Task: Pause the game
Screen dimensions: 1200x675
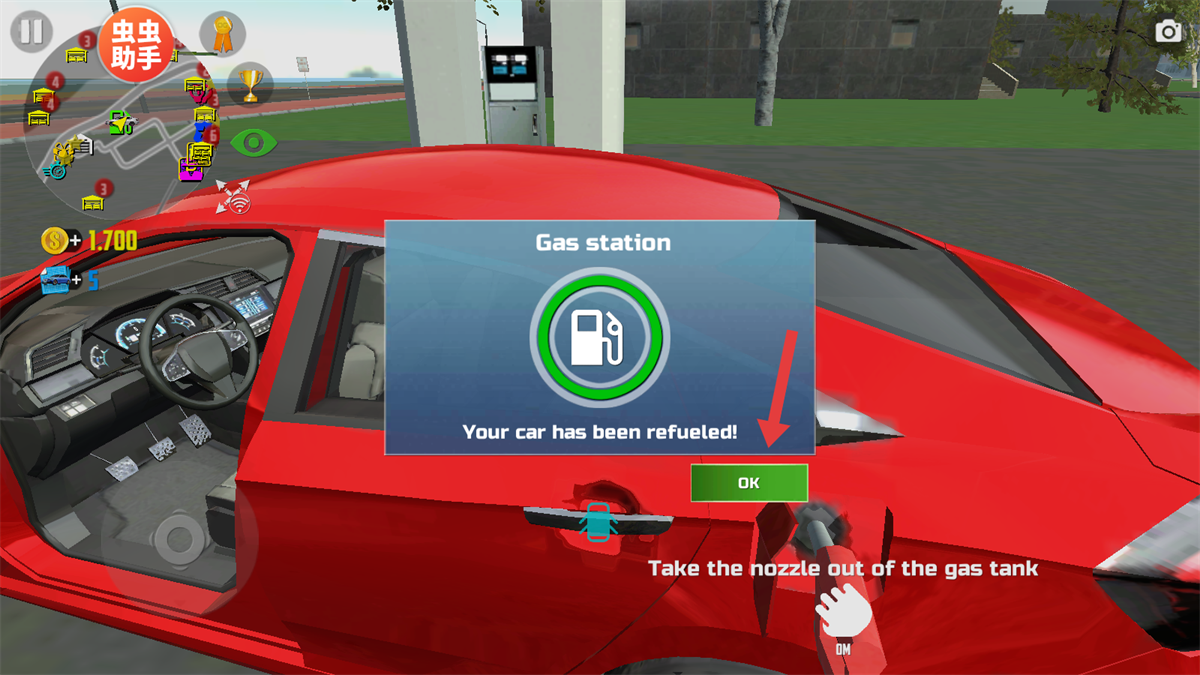Action: pyautogui.click(x=31, y=32)
